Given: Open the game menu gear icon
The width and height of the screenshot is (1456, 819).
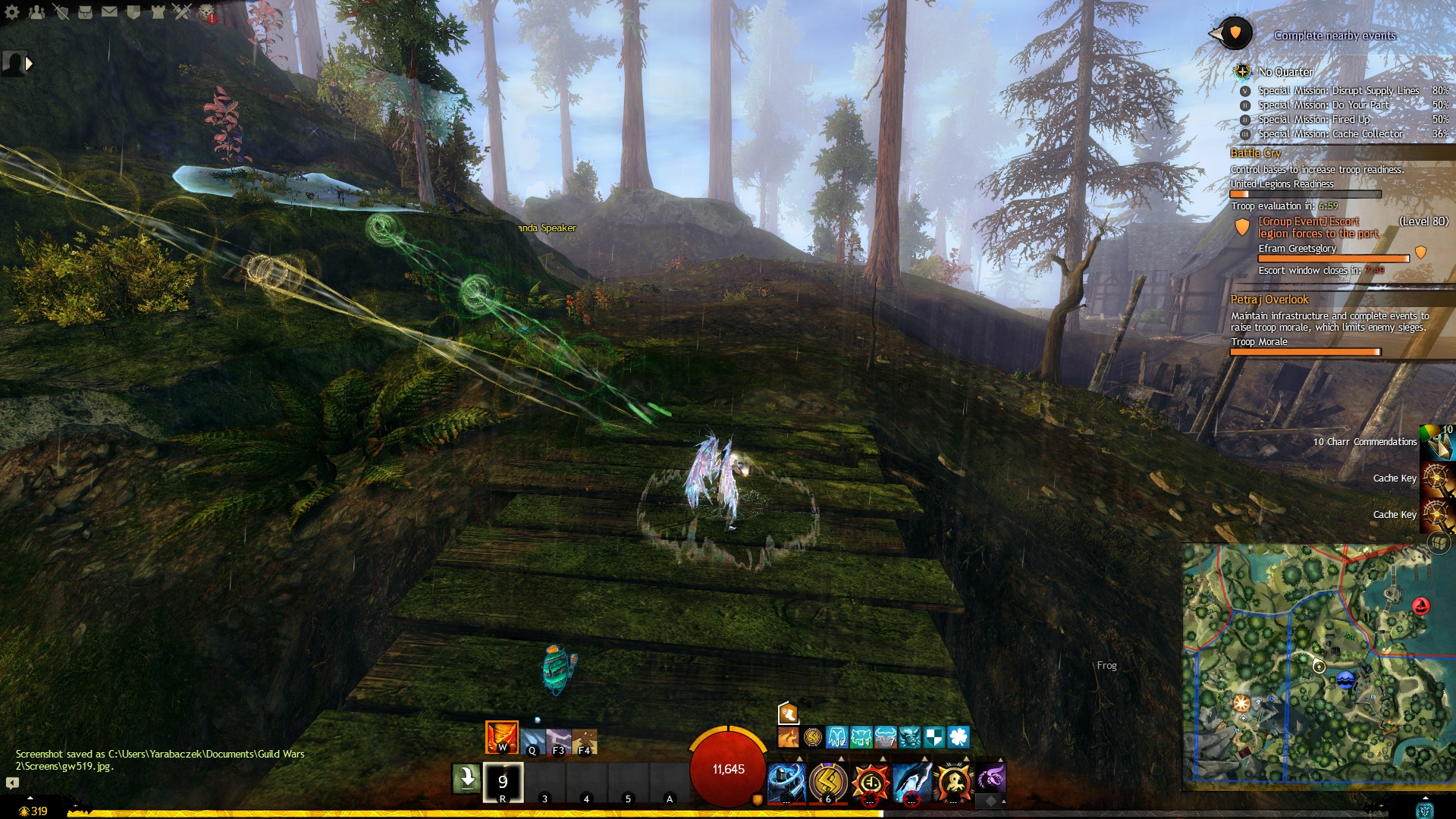Looking at the screenshot, I should click(12, 11).
